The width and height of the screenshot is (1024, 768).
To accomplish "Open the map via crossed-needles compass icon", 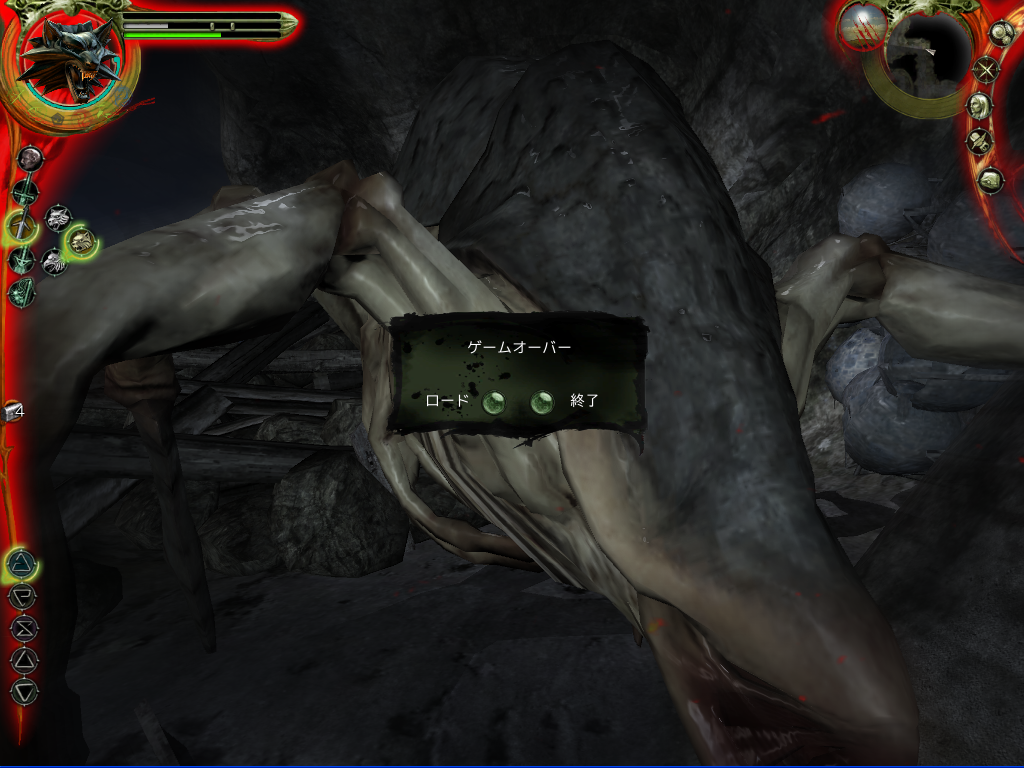I will click(988, 70).
